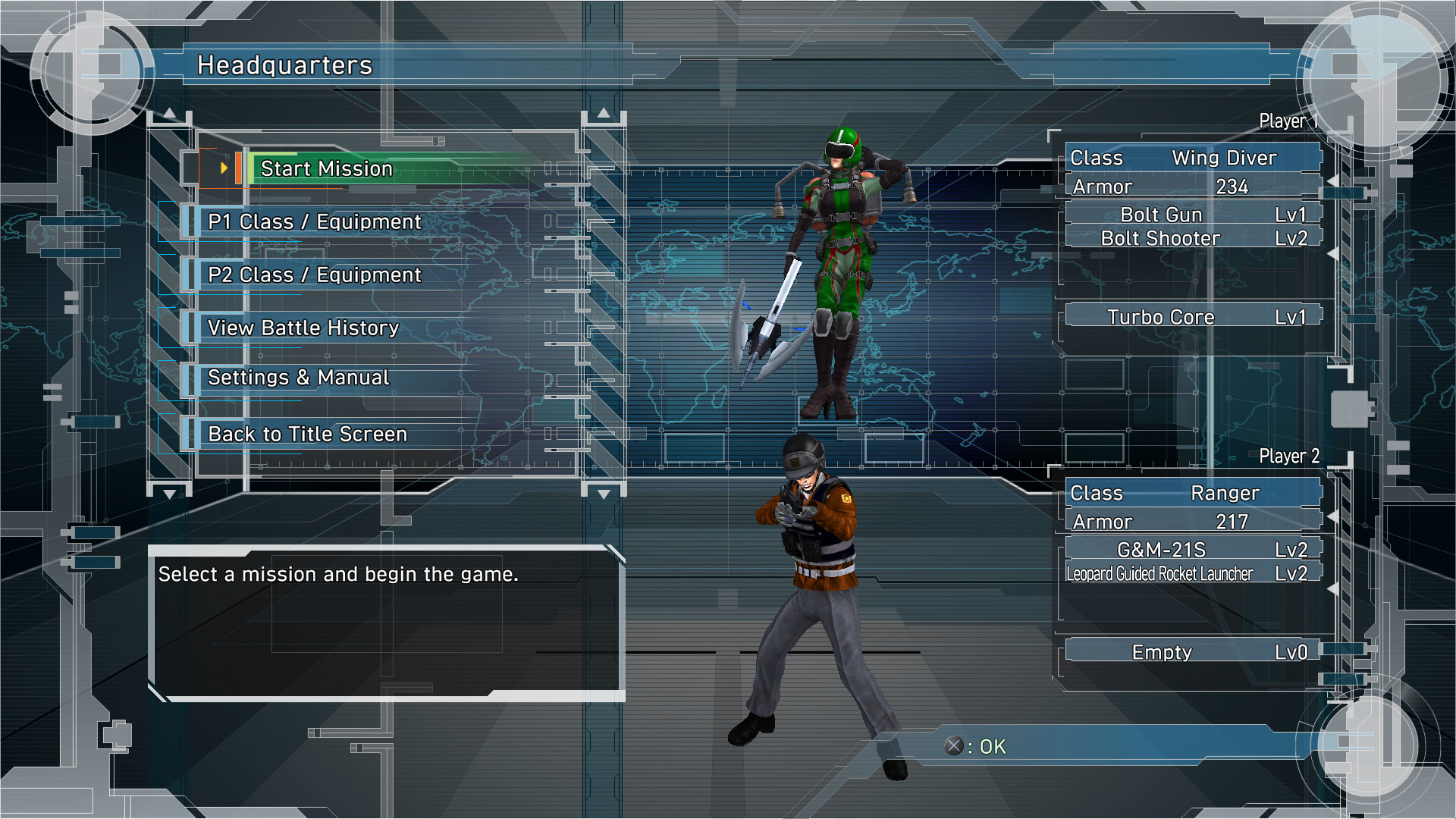1456x819 pixels.
Task: Select Player 2's G&M-21S weapon row
Action: (x=1192, y=550)
